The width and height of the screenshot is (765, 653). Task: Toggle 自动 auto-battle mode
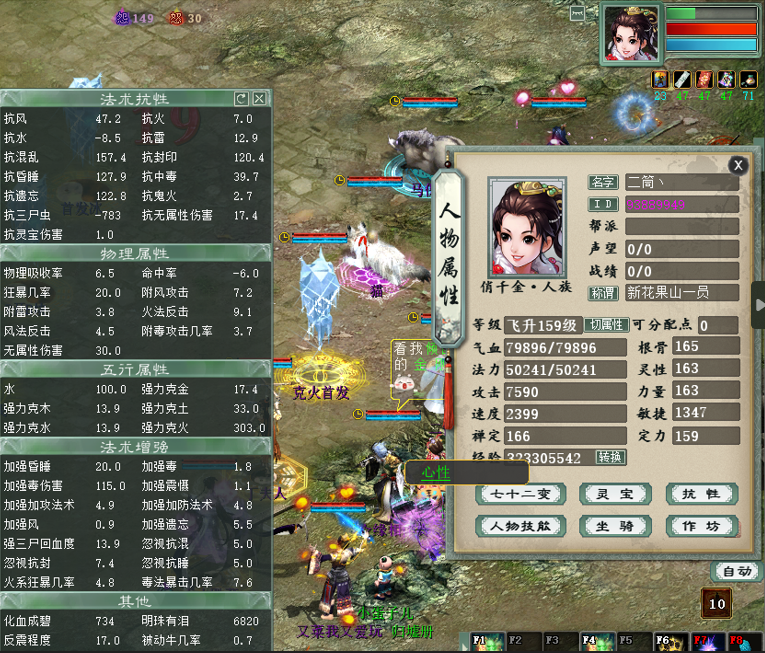coord(736,572)
